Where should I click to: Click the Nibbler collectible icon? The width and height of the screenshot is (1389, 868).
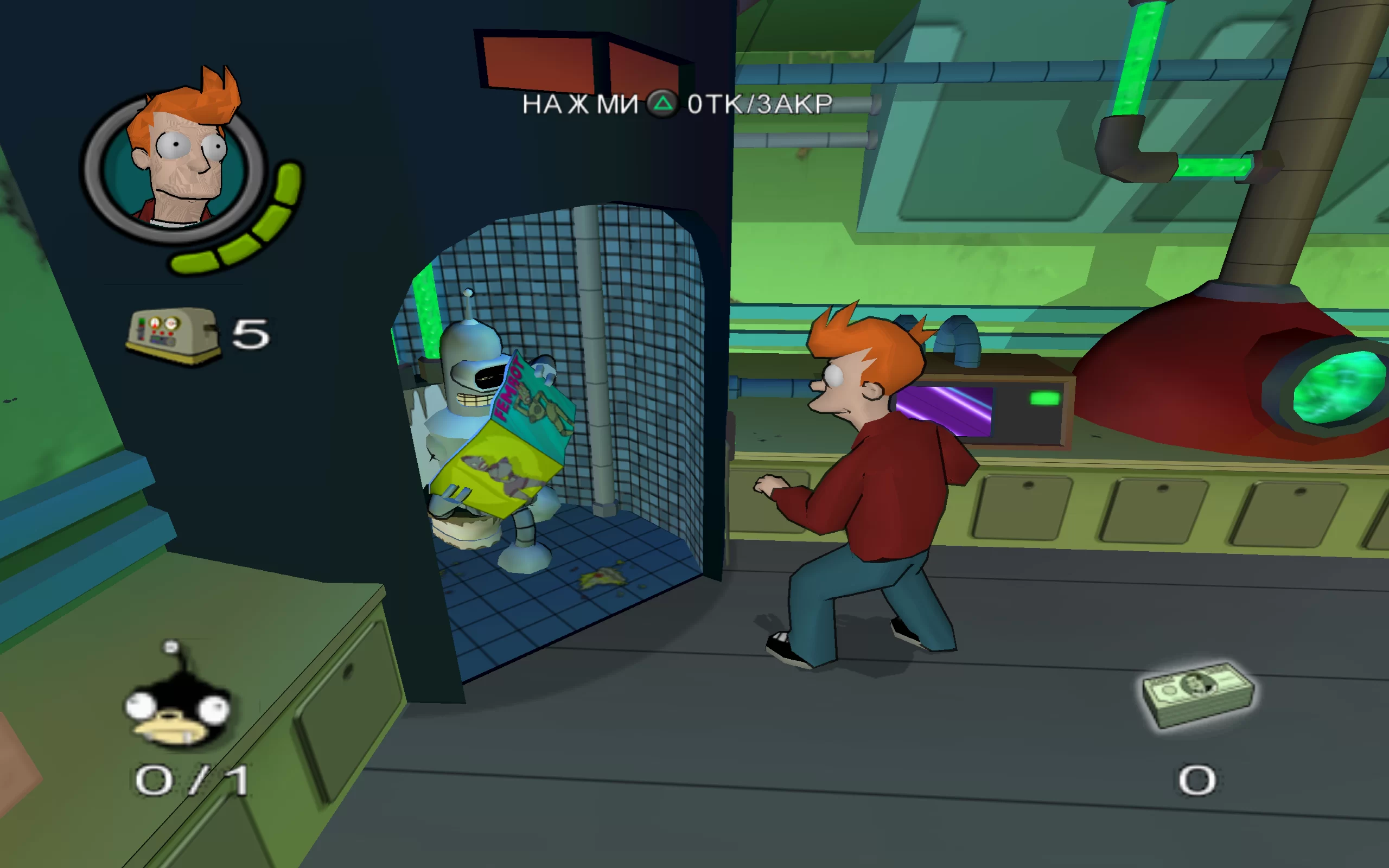176,704
